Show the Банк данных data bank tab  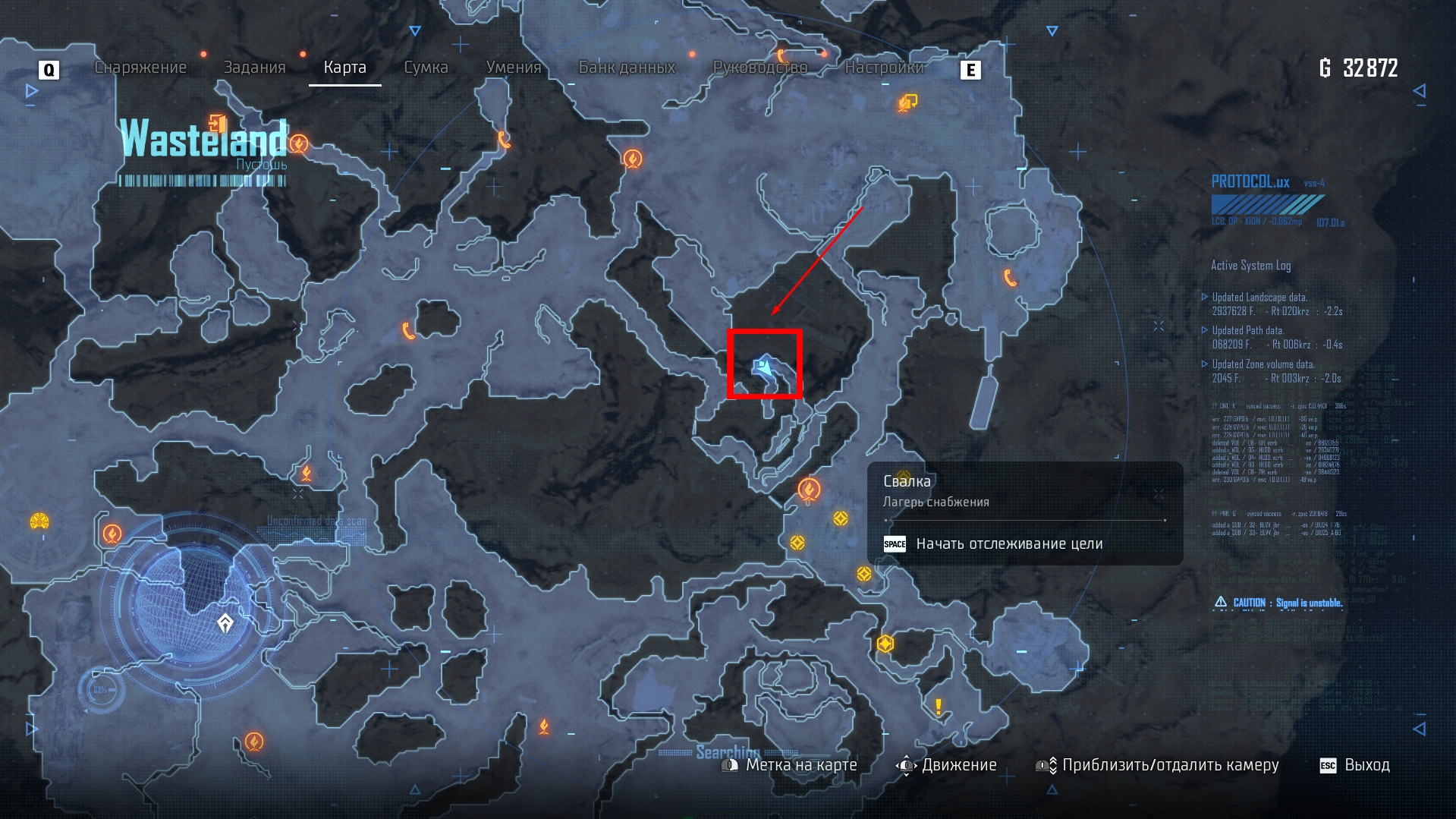[627, 68]
